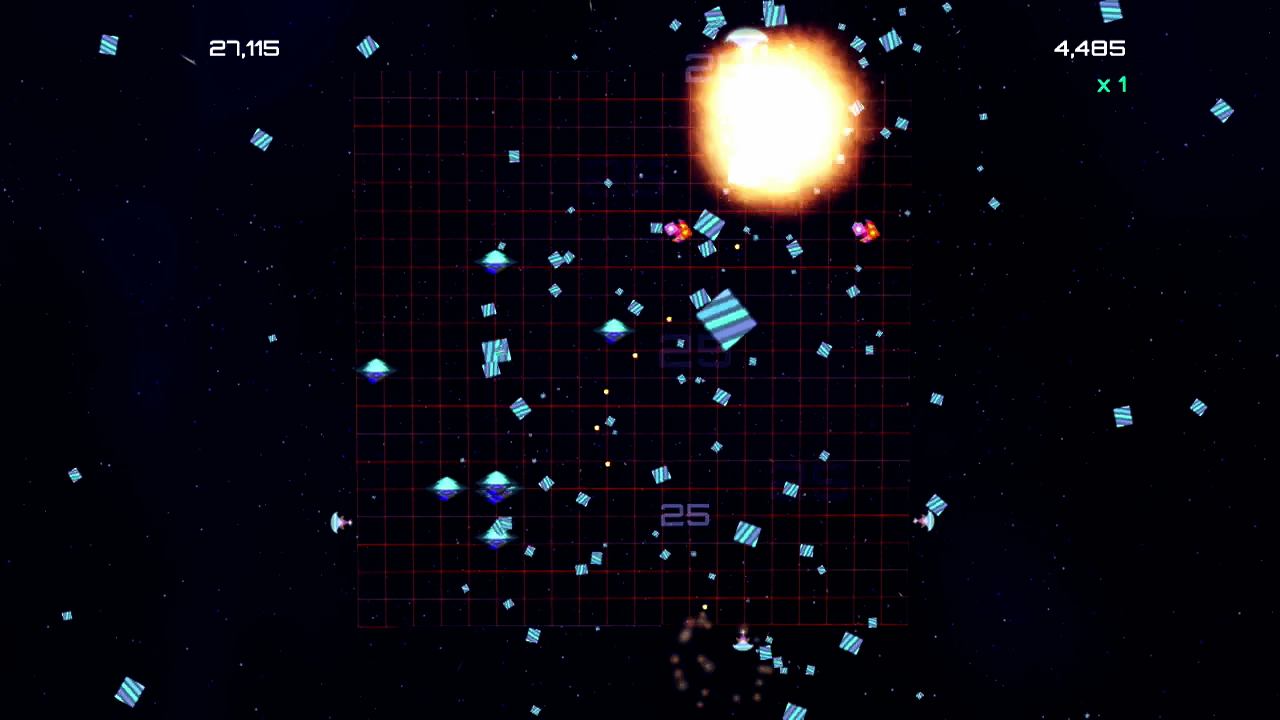The image size is (1280, 720).
Task: Click the faded 25 points popup text
Action: [x=685, y=515]
